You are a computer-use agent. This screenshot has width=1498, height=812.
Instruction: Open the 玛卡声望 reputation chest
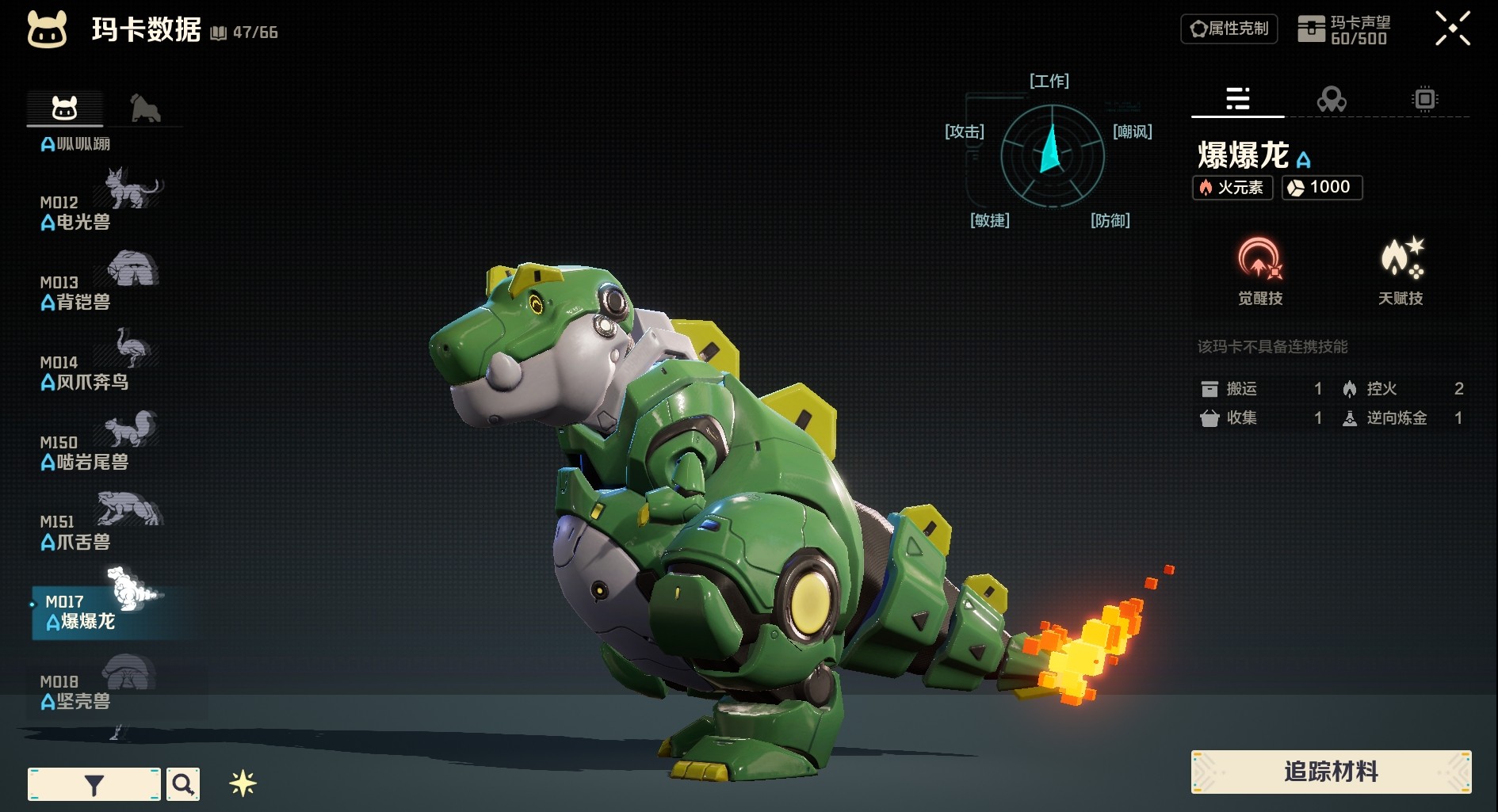(1343, 30)
